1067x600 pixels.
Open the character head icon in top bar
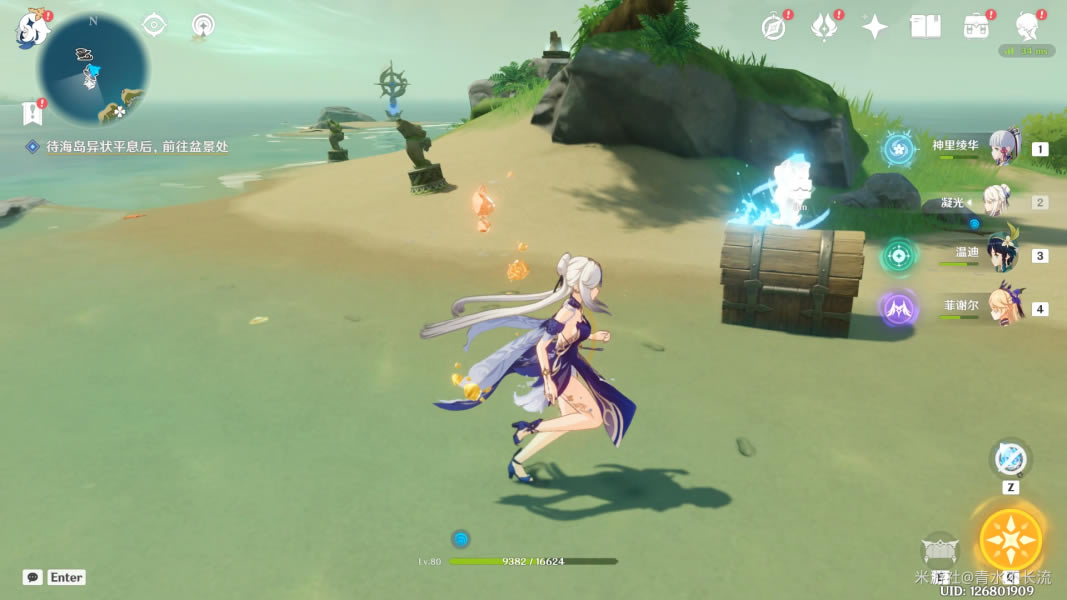(1026, 27)
